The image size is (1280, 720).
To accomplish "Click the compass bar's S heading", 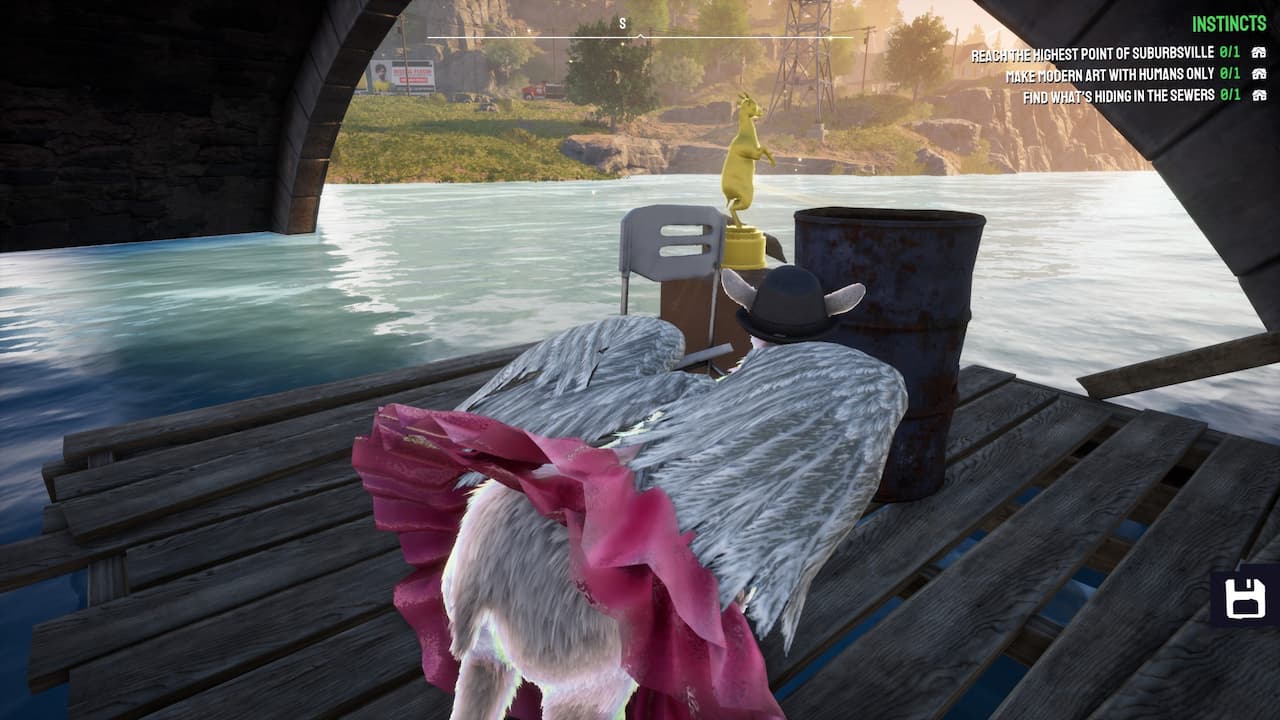I will tap(622, 23).
